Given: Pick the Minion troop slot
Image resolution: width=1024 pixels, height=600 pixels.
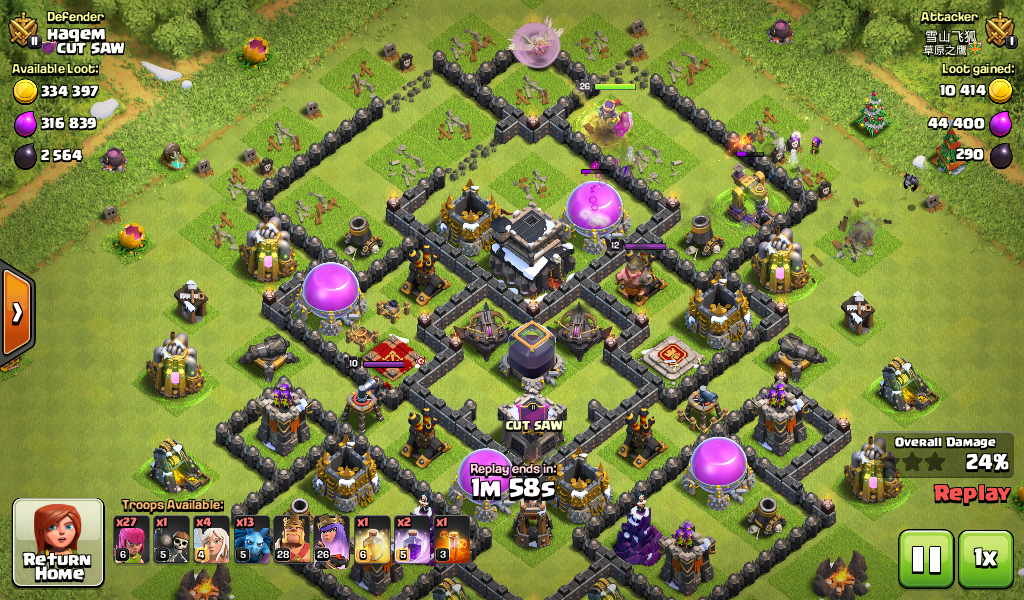Looking at the screenshot, I should pos(251,539).
